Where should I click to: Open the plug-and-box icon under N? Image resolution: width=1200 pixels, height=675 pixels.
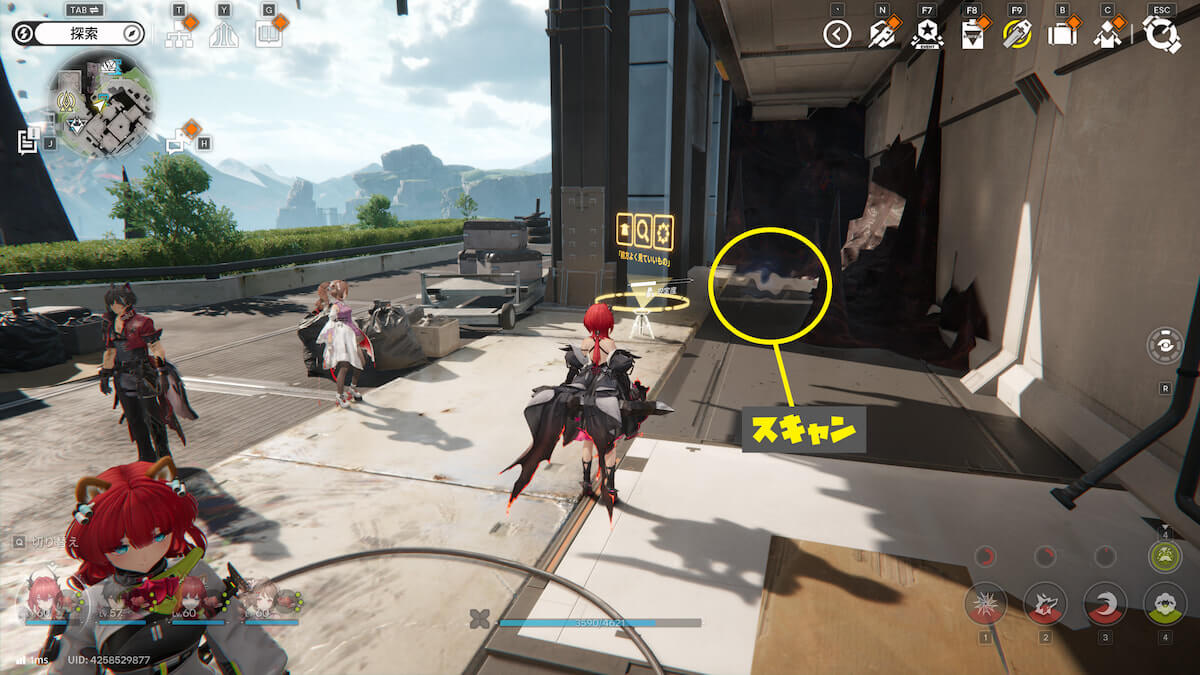881,35
